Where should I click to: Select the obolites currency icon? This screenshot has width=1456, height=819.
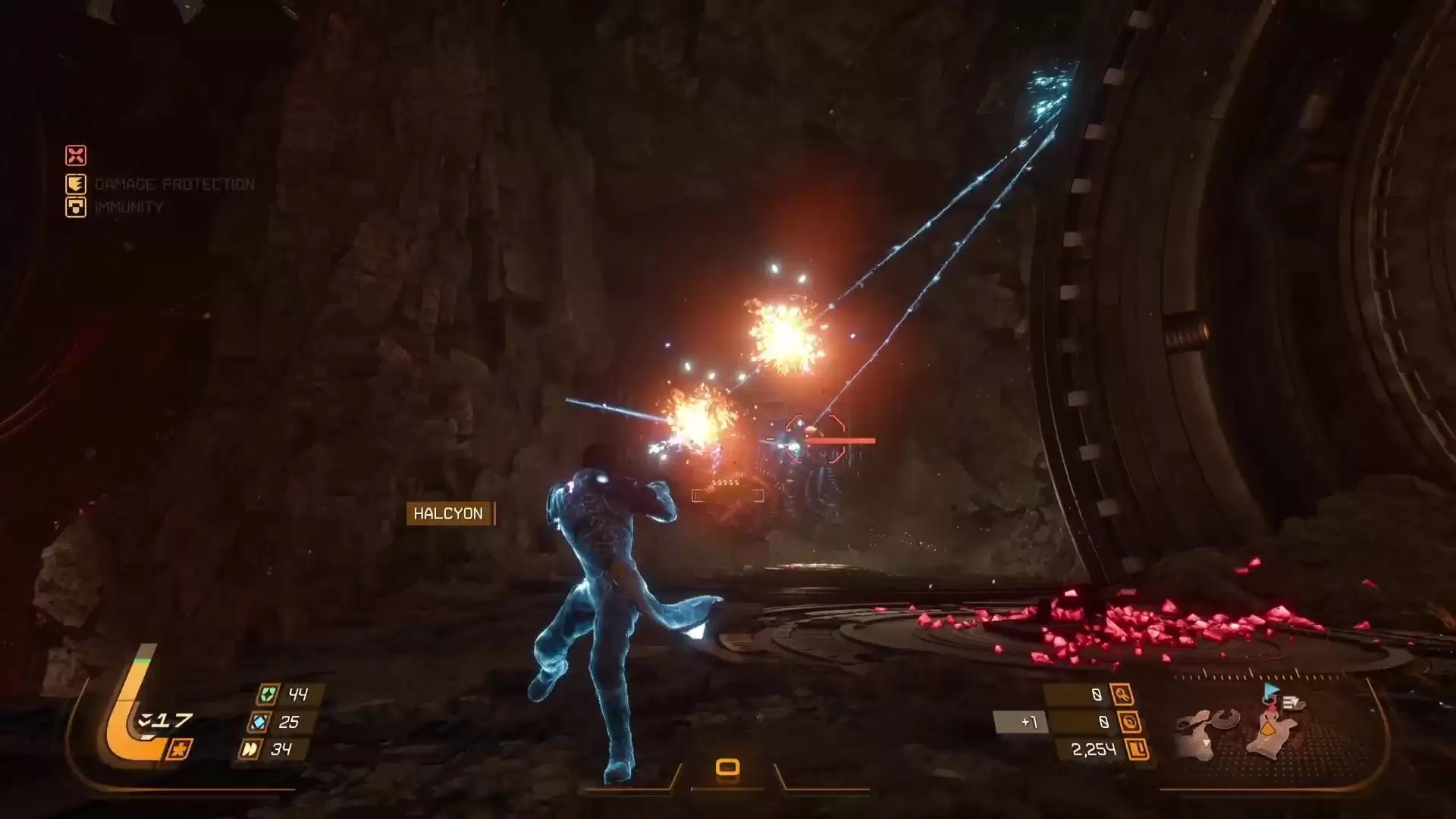tap(1137, 750)
